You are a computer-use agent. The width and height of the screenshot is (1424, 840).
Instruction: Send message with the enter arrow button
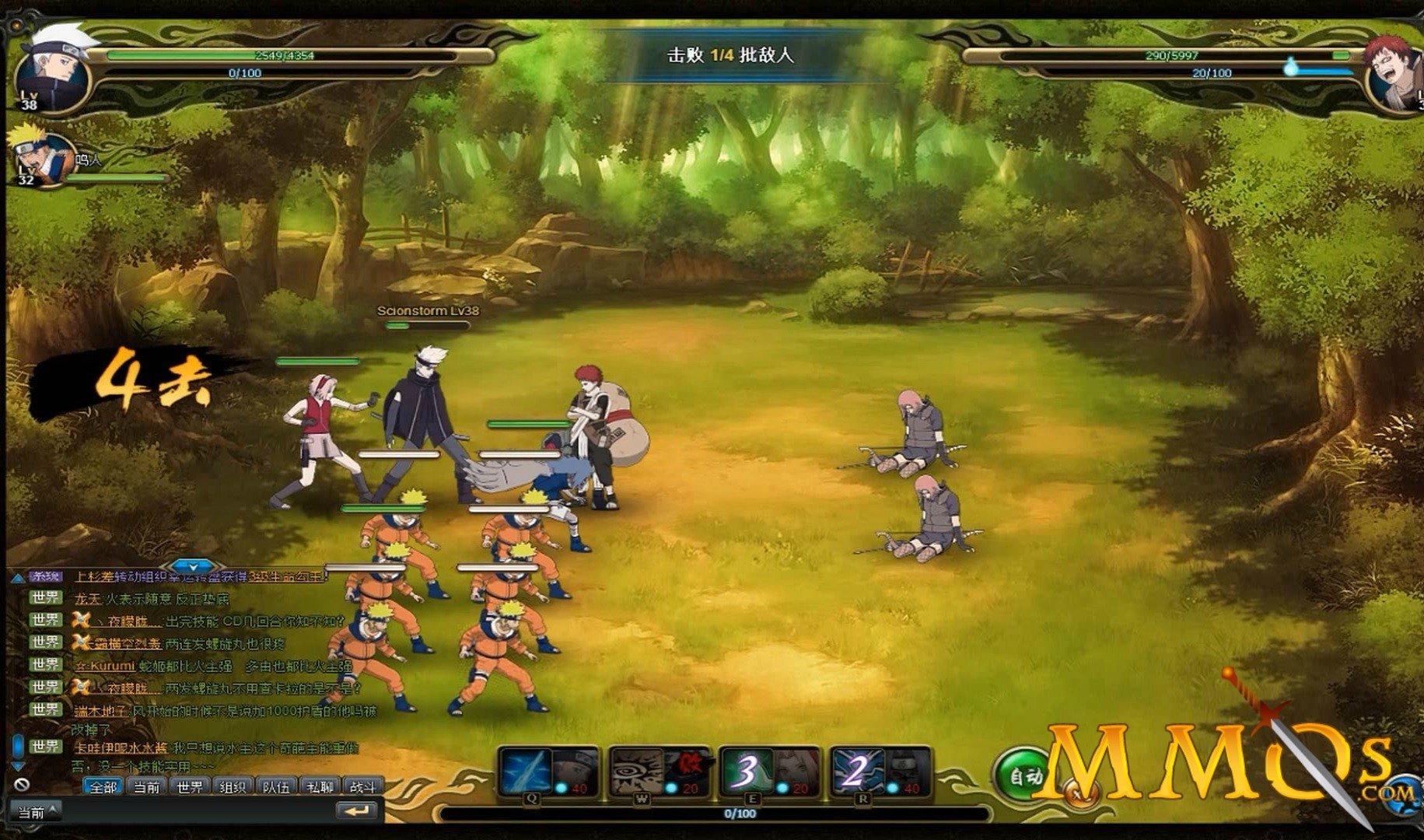pos(358,811)
